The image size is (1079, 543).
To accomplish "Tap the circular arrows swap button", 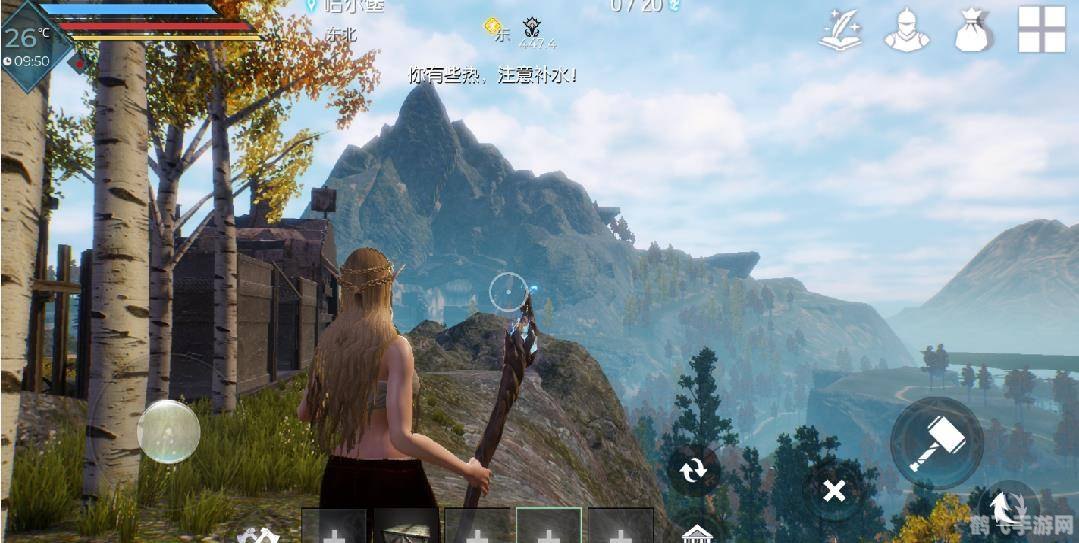I will (x=693, y=468).
